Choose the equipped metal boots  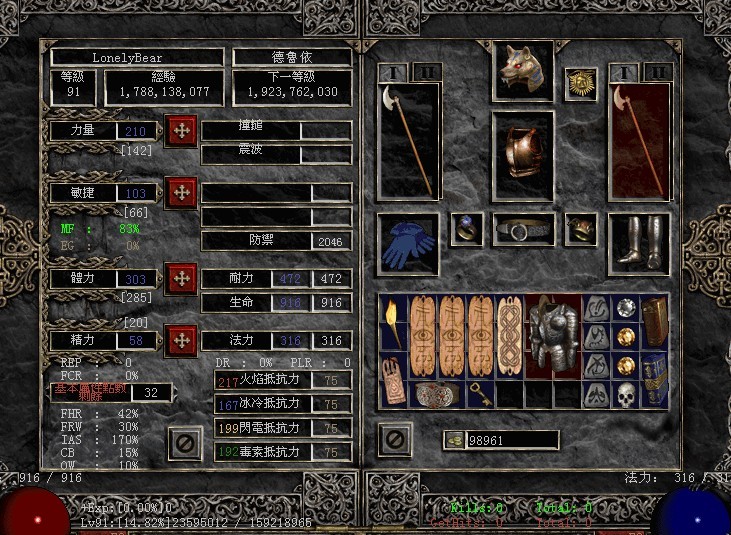point(638,243)
